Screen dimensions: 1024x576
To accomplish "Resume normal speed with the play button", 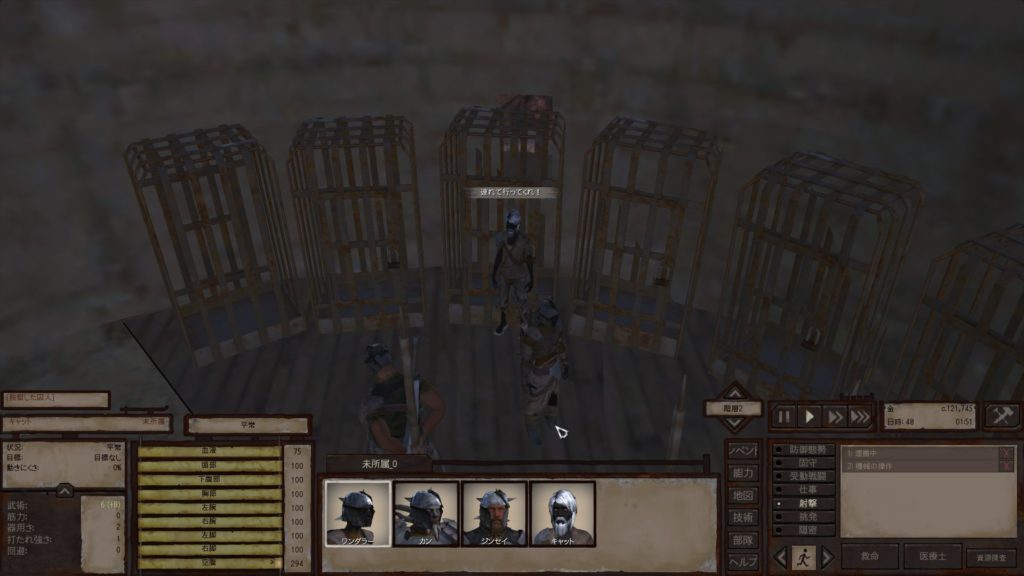I will [810, 416].
